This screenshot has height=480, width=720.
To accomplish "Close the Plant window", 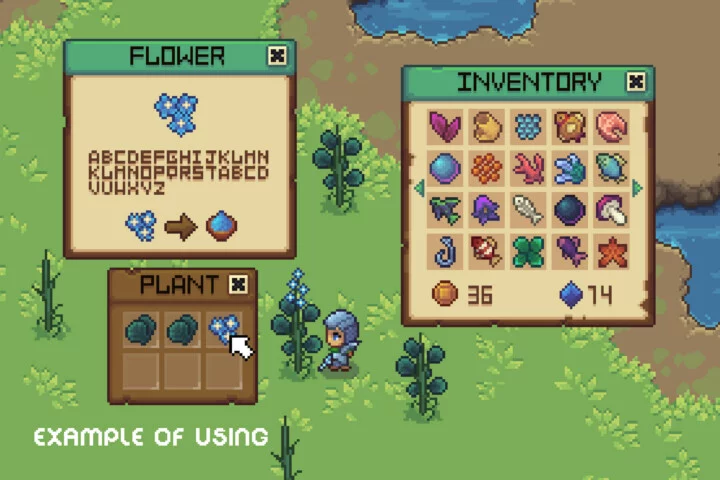I will click(238, 285).
